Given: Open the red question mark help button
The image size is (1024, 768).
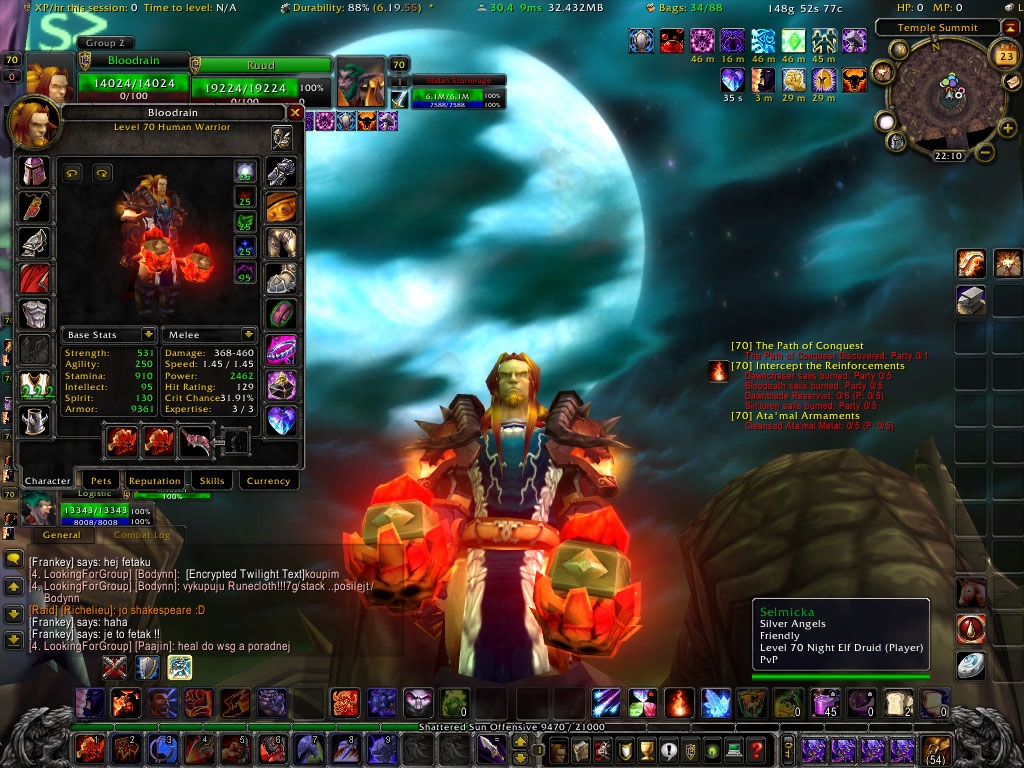Looking at the screenshot, I should pyautogui.click(x=757, y=748).
